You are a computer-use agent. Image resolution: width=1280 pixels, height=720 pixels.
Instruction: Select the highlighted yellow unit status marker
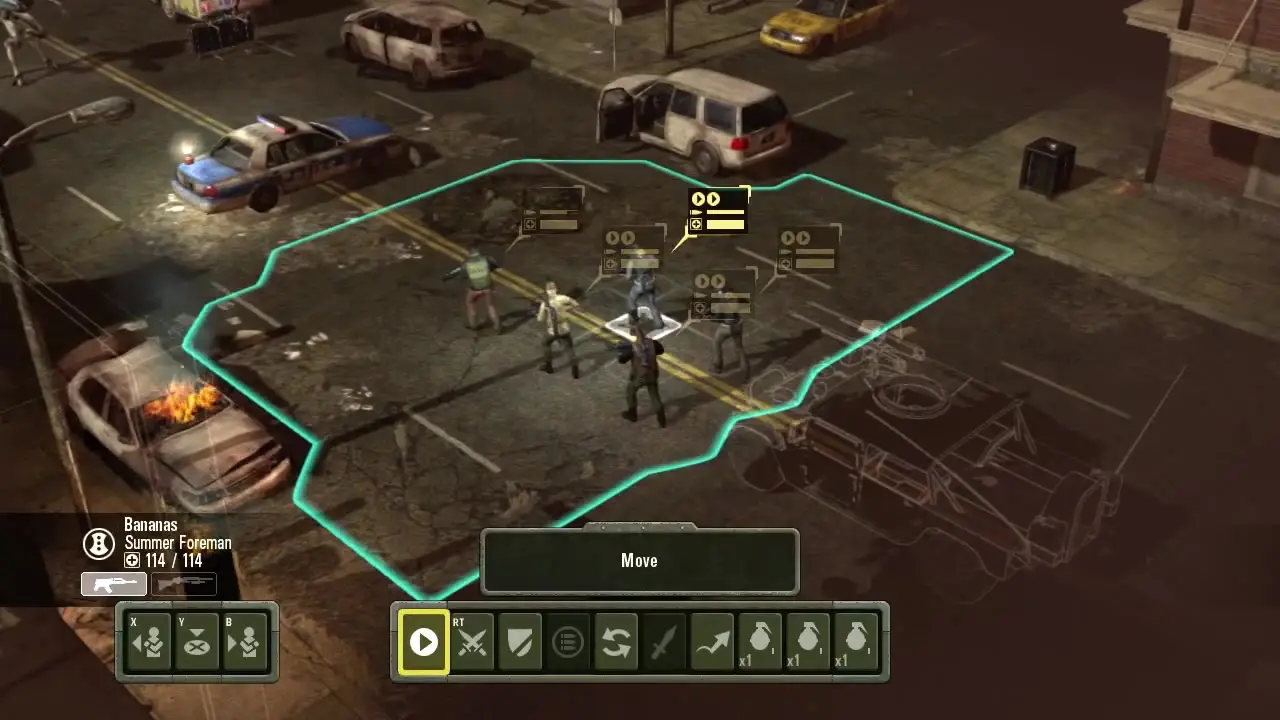tap(718, 212)
